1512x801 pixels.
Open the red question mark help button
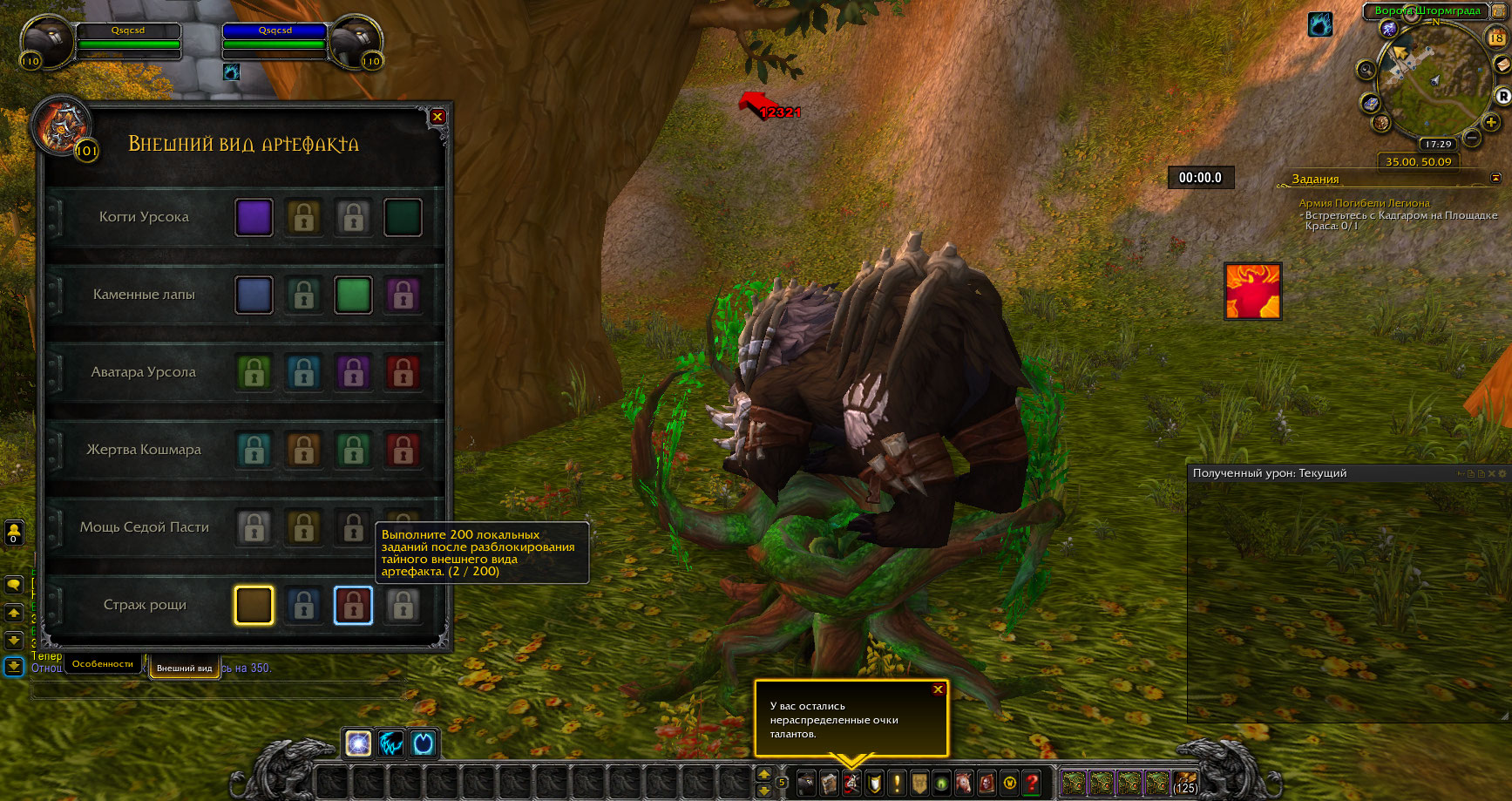(x=1032, y=783)
